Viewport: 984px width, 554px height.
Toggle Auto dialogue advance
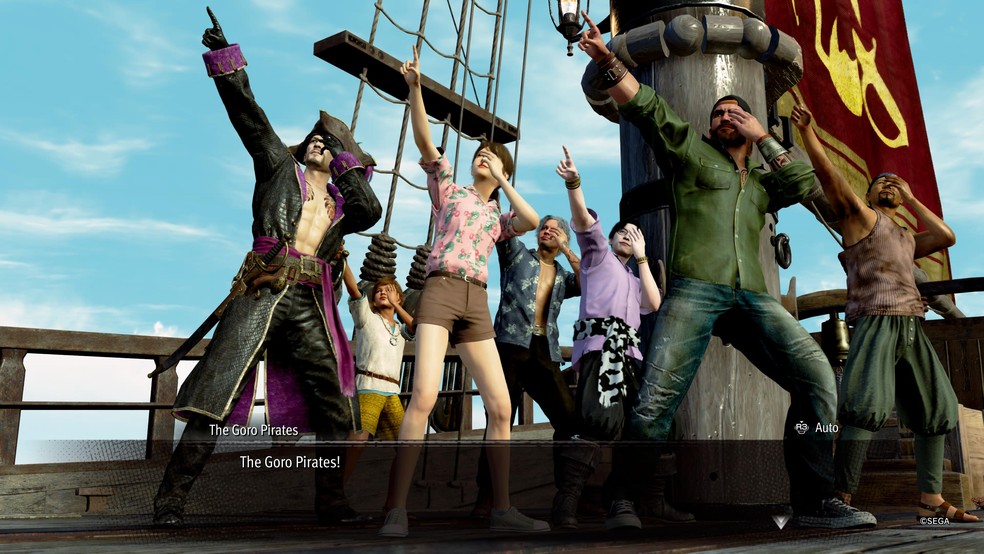click(x=815, y=428)
